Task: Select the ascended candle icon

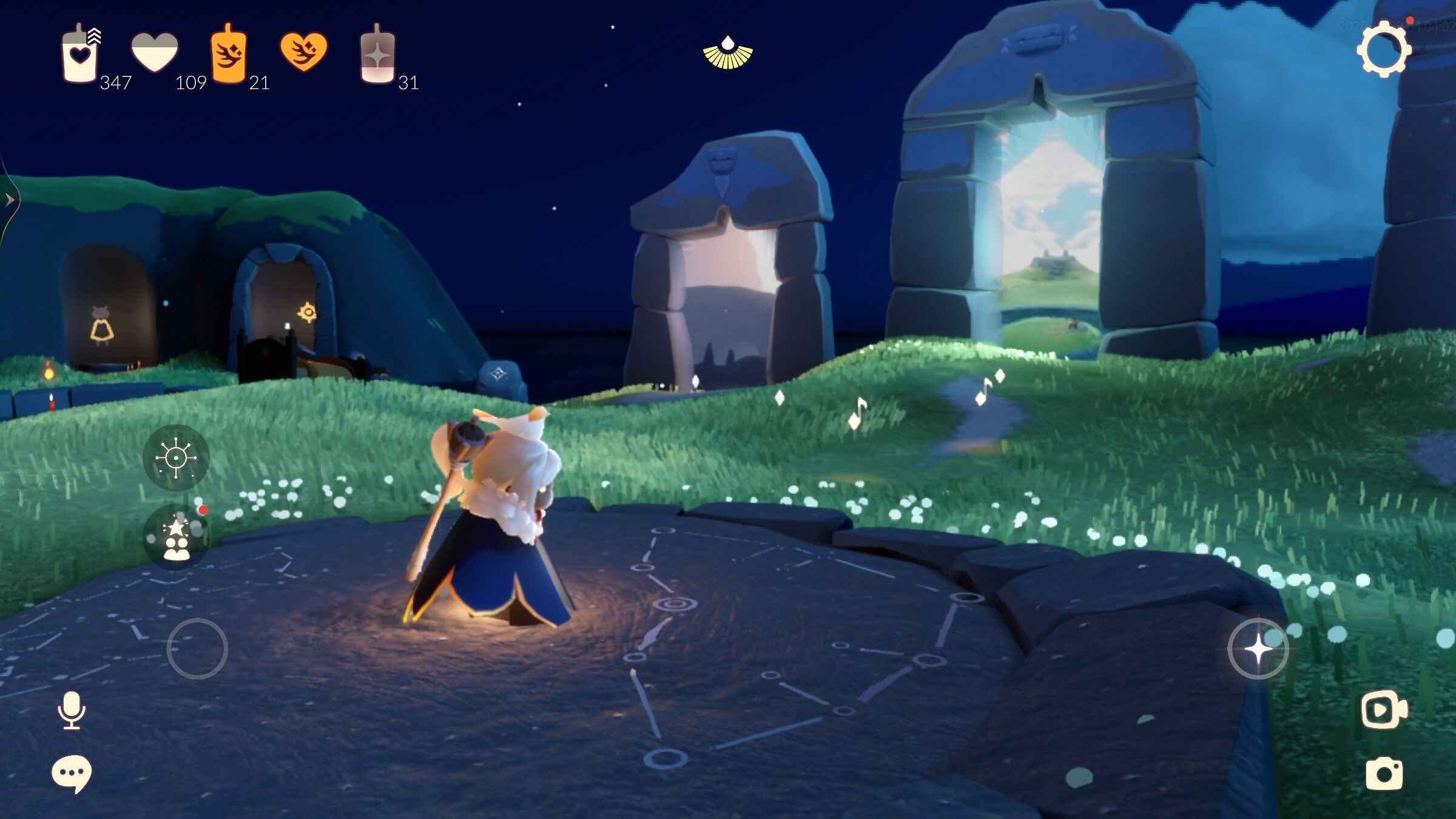Action: (377, 56)
